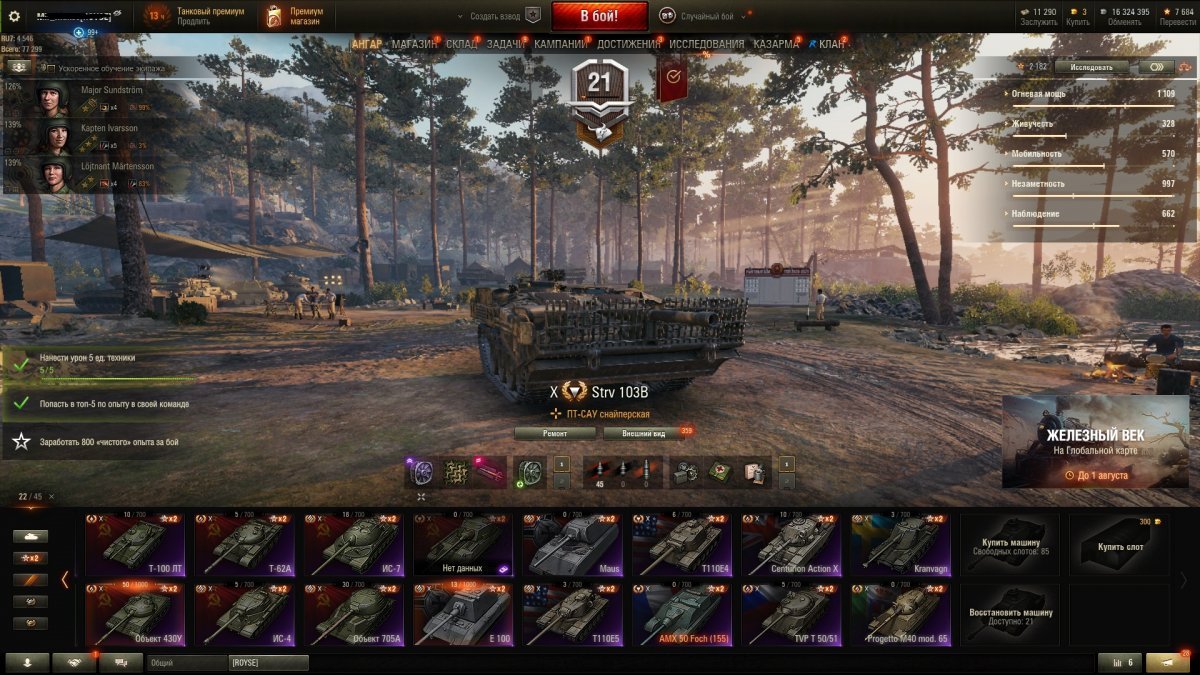Screen dimensions: 1200x675
Task: Open the Внешний вид customization button
Action: tap(644, 433)
